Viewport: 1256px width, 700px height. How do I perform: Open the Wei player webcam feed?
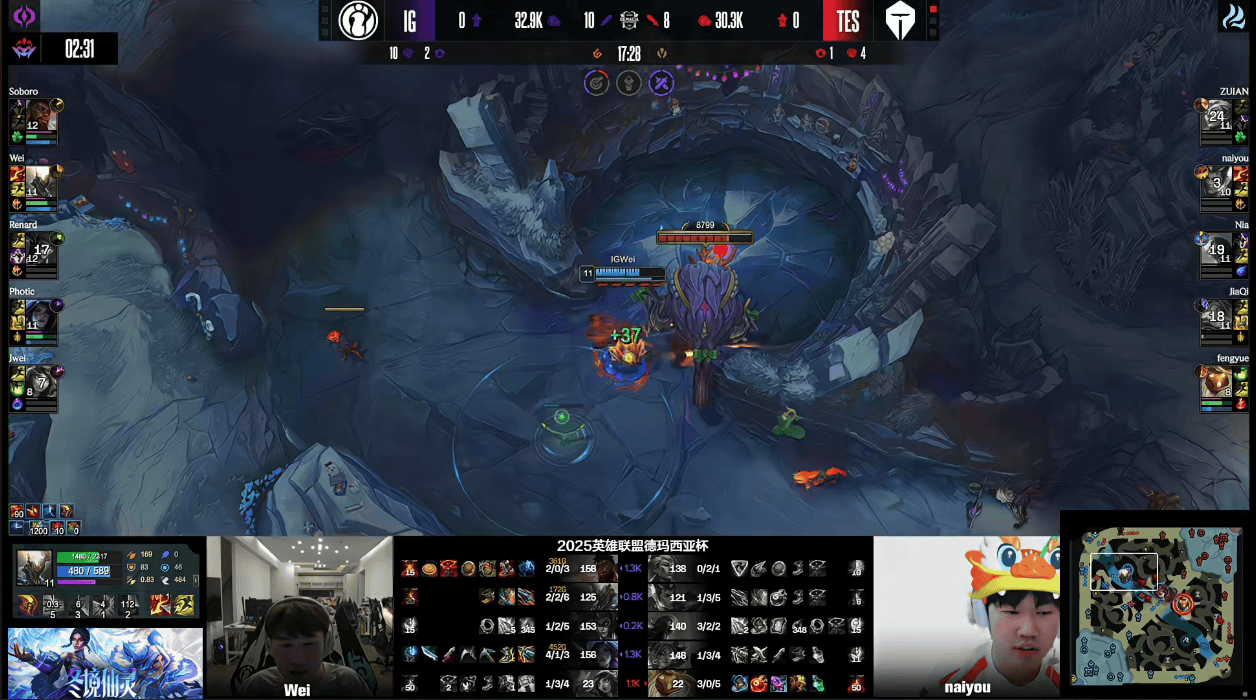[x=300, y=617]
